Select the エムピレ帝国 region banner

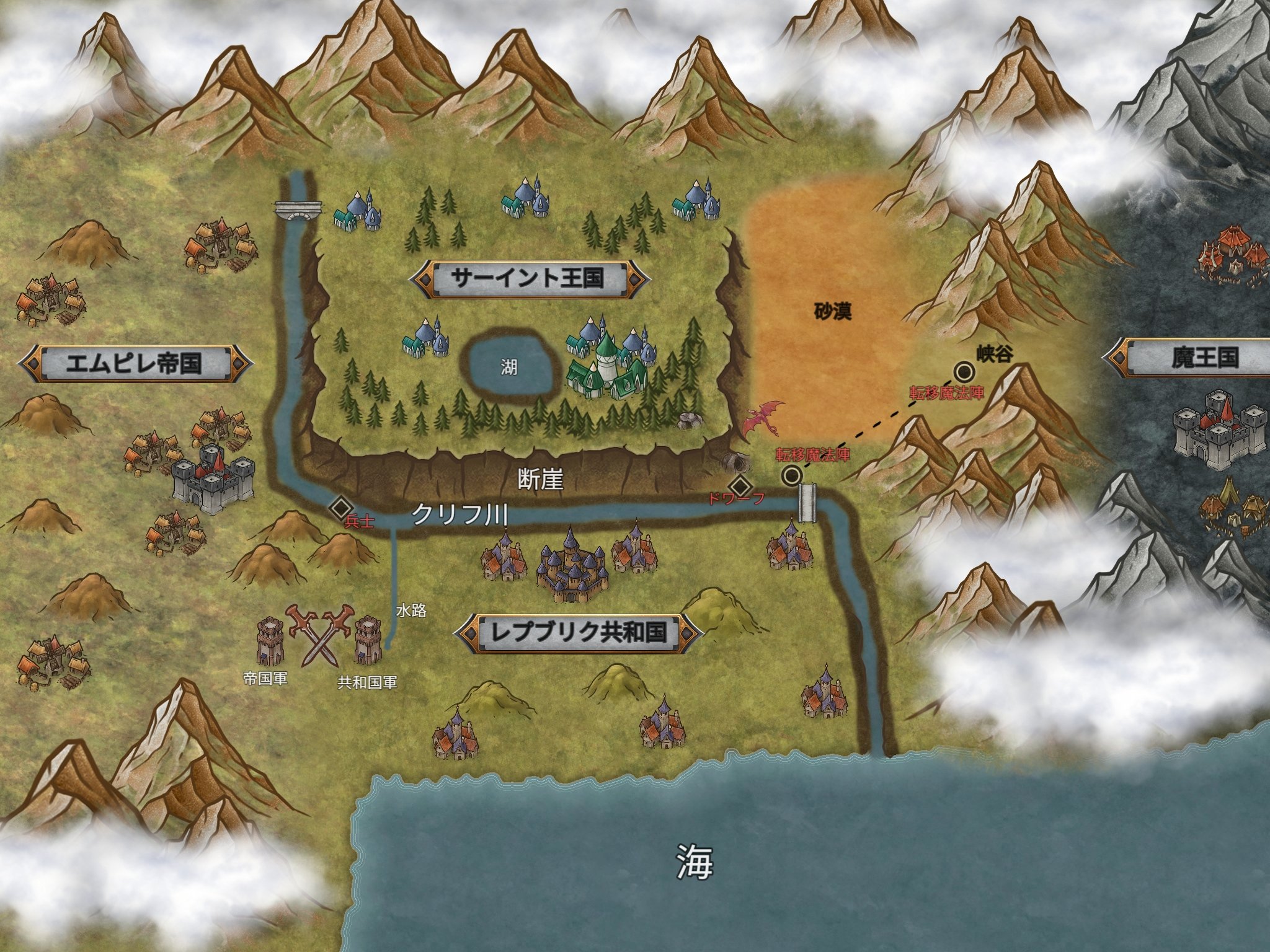pyautogui.click(x=135, y=363)
